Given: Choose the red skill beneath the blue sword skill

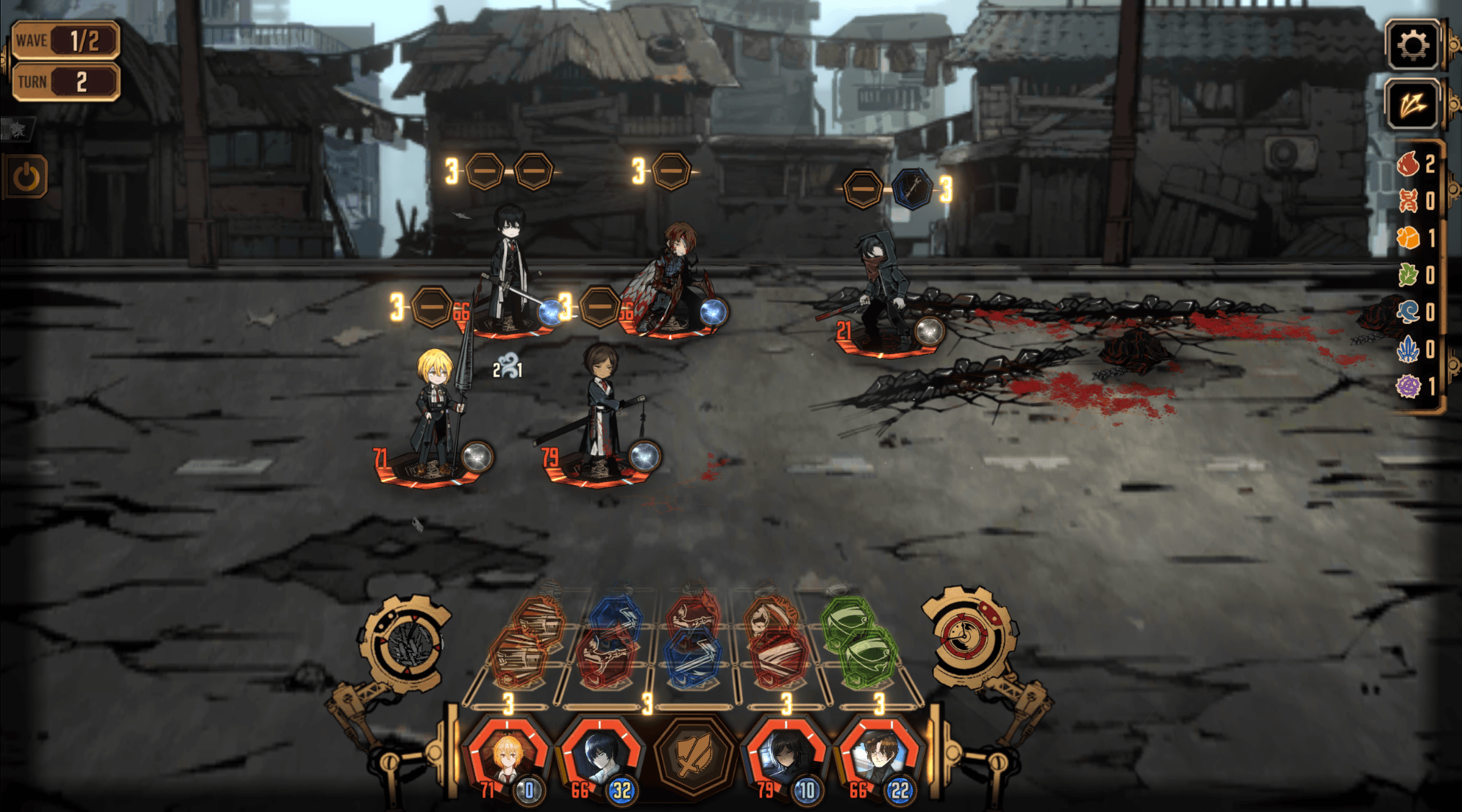Looking at the screenshot, I should click(x=606, y=659).
